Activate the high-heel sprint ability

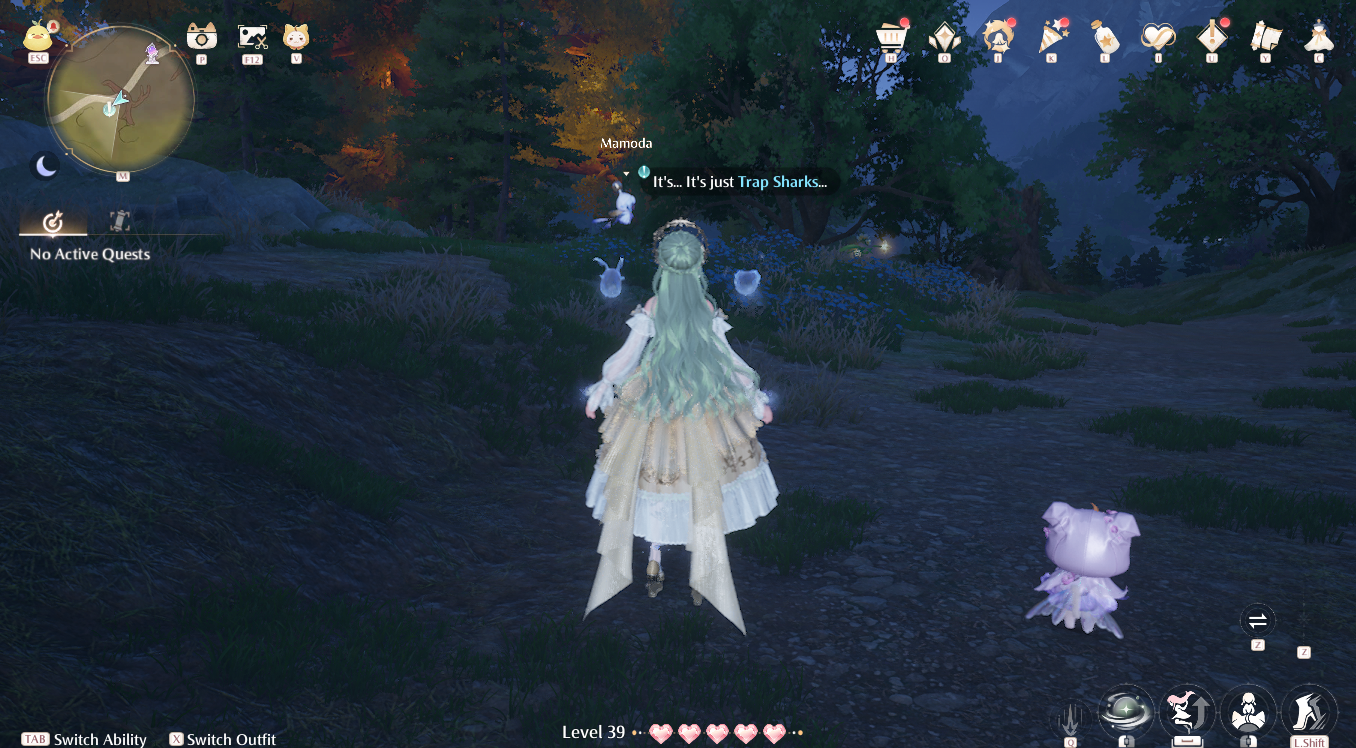point(1308,711)
